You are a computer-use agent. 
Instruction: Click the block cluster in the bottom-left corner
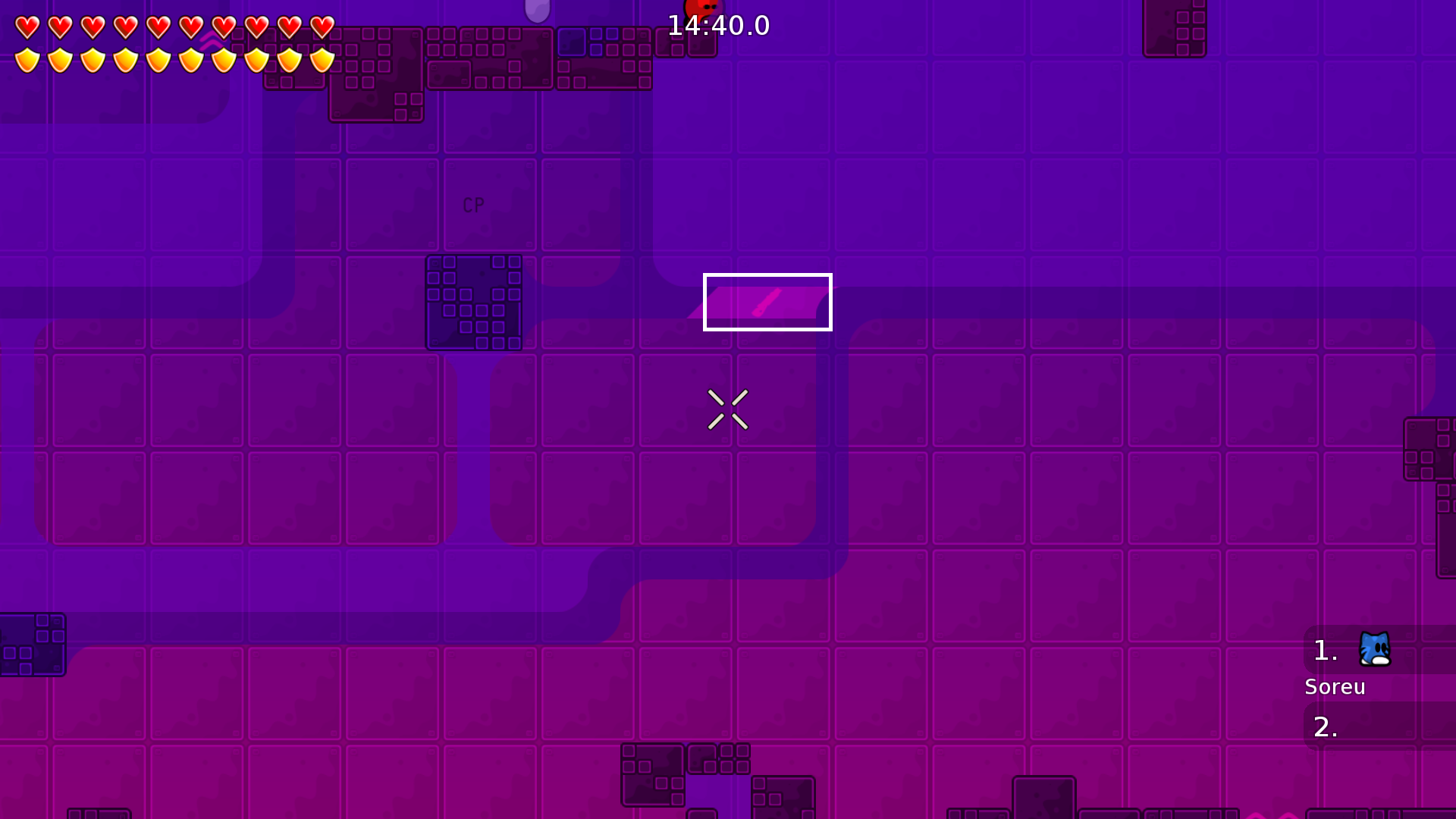pos(33,646)
